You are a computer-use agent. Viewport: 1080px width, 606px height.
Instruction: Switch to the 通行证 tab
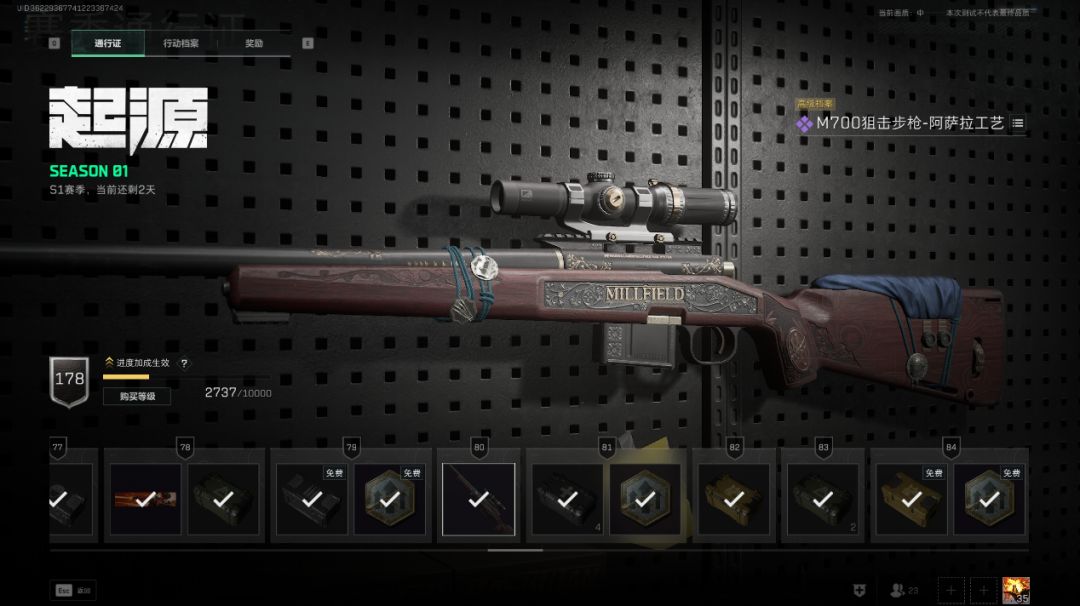point(107,44)
